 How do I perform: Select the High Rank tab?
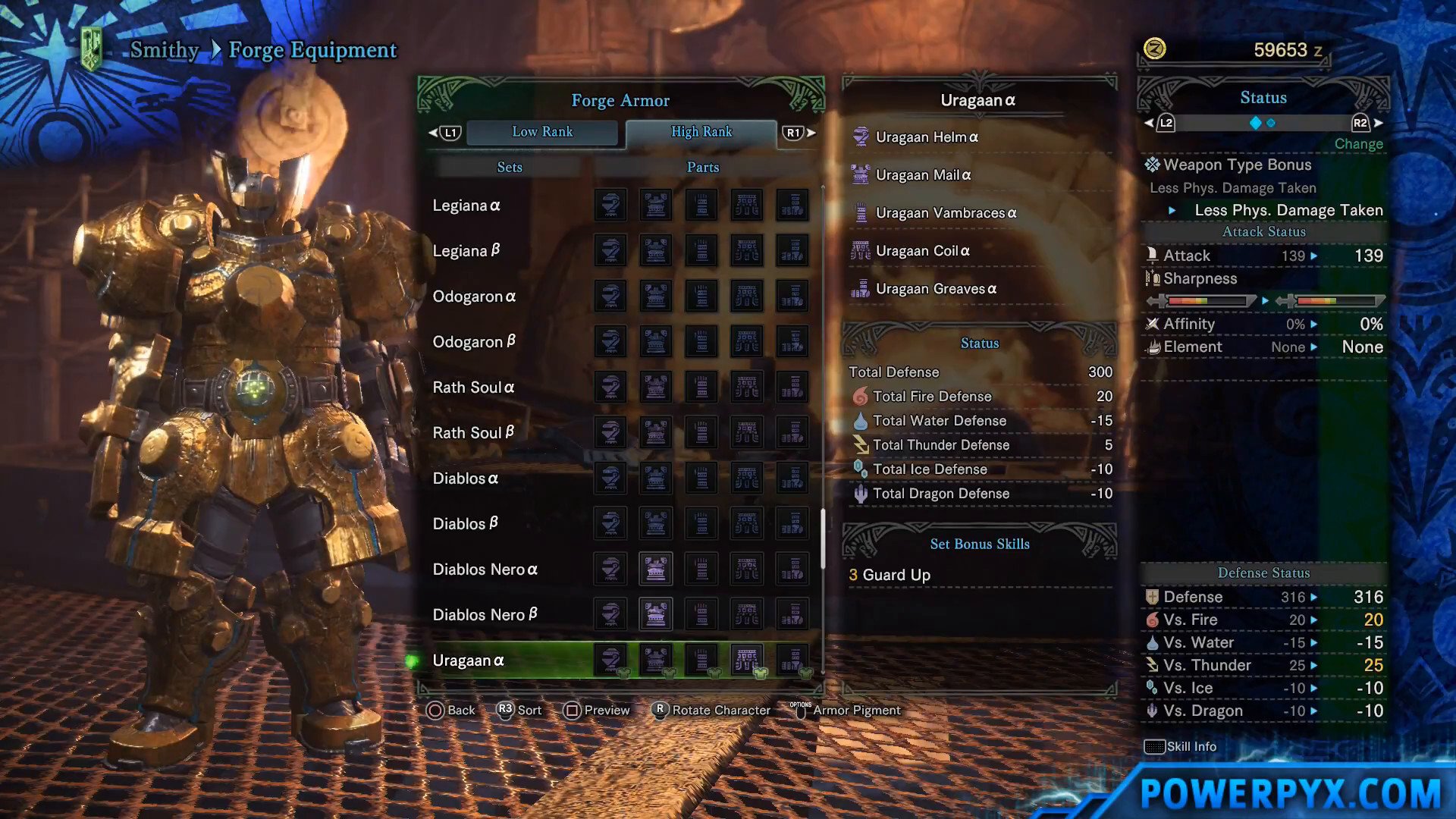pos(701,132)
